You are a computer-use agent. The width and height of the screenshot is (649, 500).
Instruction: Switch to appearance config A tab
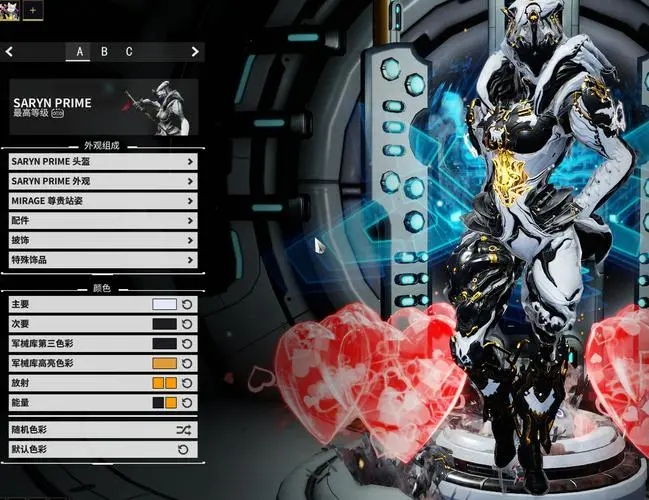[79, 51]
